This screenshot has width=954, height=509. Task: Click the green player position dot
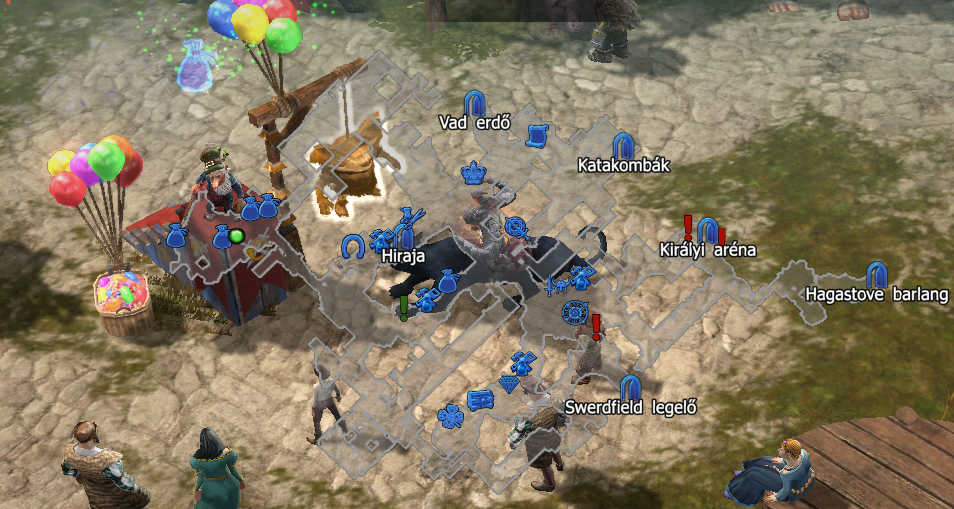[237, 236]
